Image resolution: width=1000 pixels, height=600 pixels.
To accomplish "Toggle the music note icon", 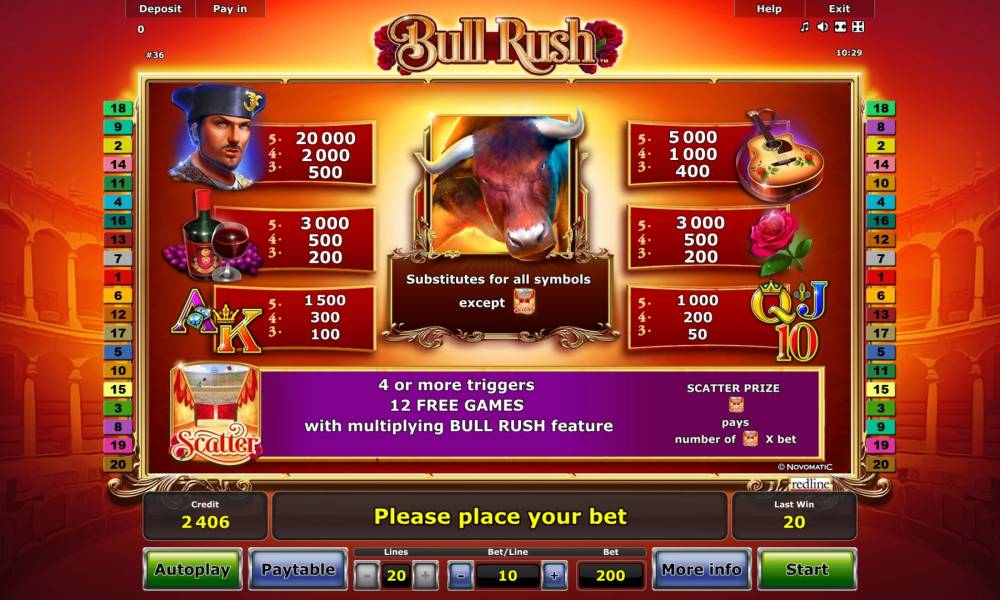I will pyautogui.click(x=805, y=27).
